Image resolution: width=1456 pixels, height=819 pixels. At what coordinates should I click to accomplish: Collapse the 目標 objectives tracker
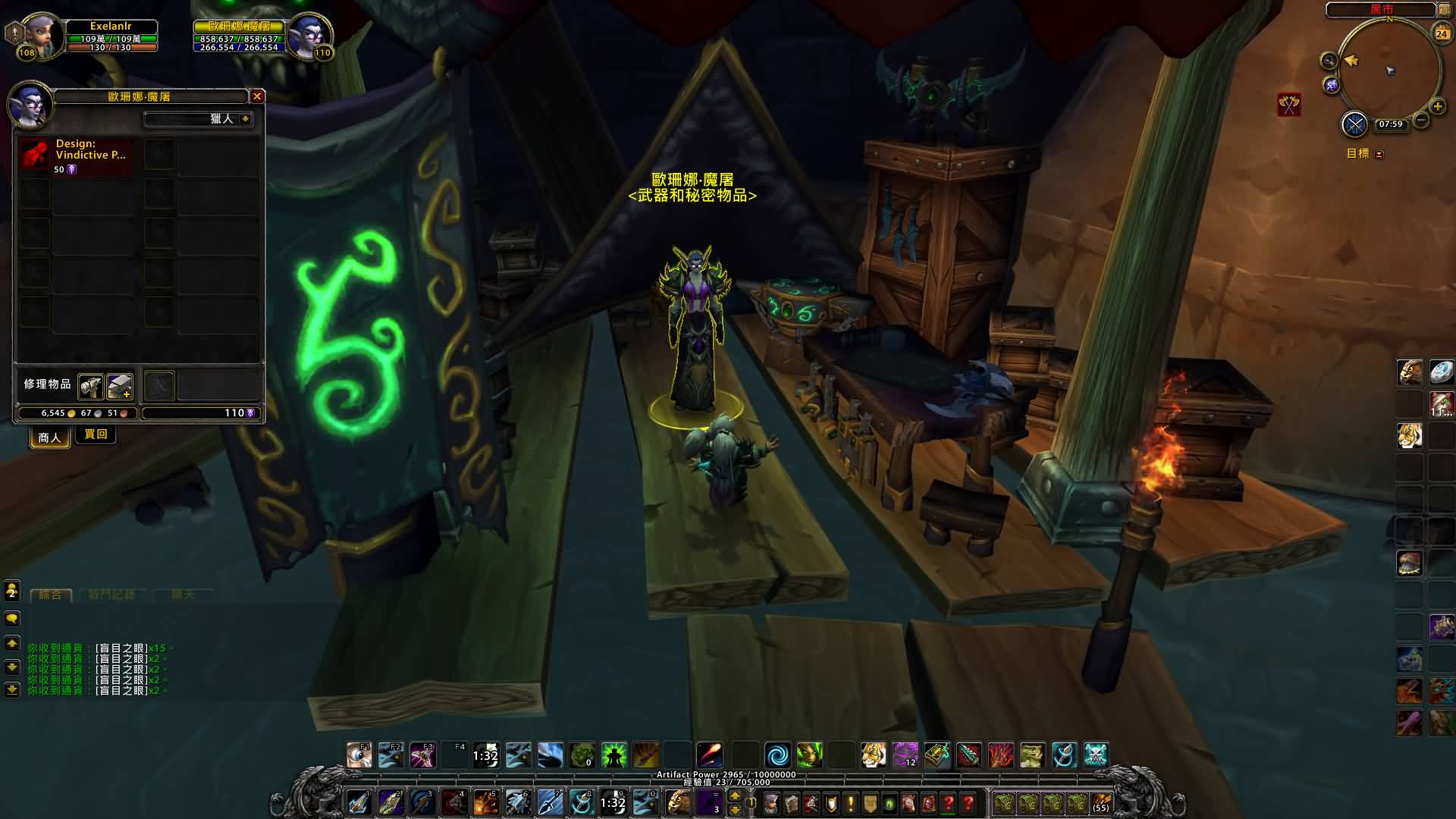[1379, 154]
